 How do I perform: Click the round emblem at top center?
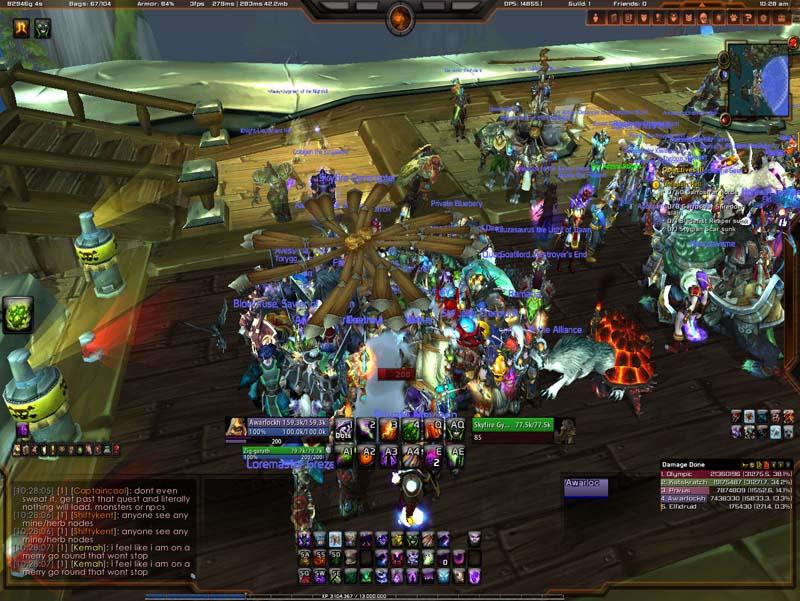400,17
